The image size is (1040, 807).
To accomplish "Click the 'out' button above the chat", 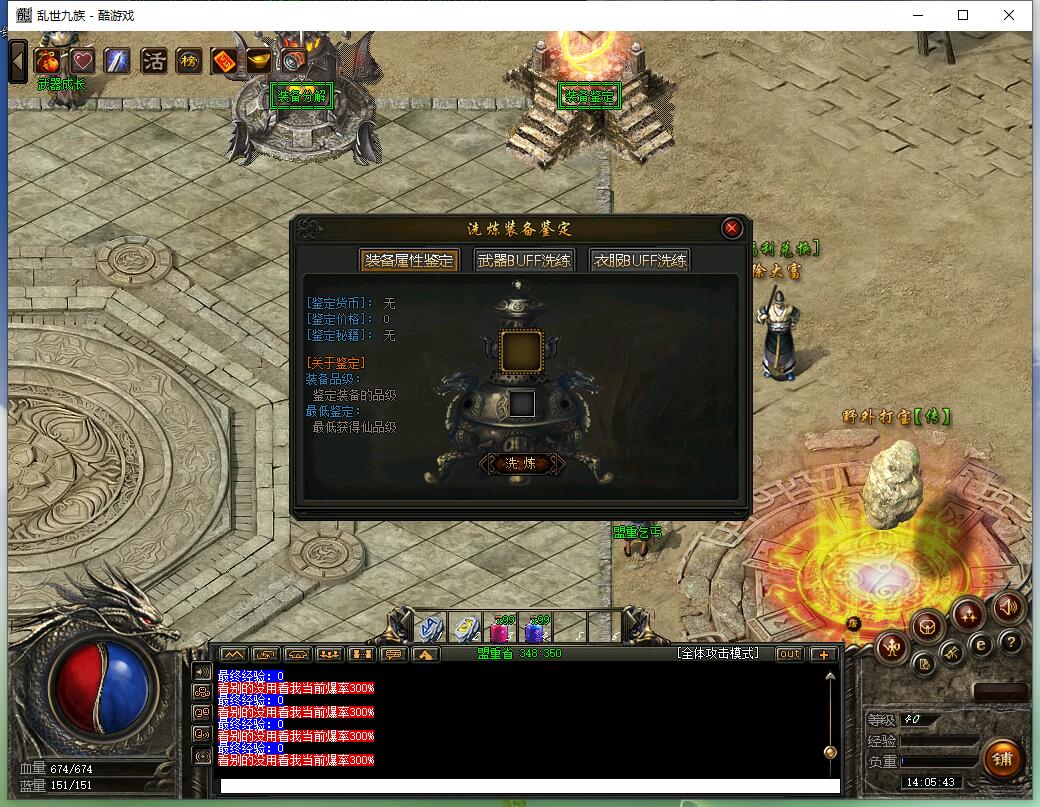I will (790, 654).
